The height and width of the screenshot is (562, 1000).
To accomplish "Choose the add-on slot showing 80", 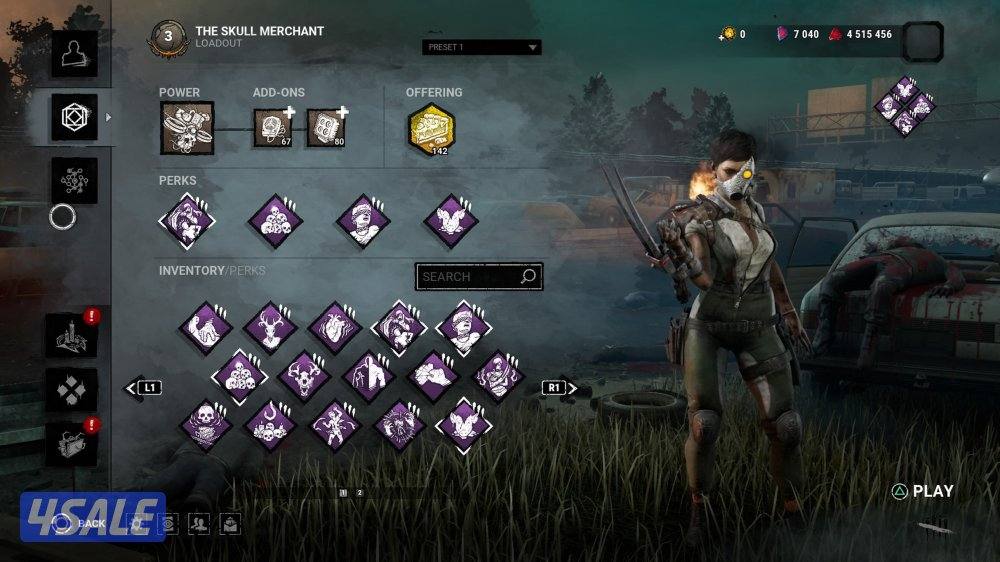I will pyautogui.click(x=325, y=128).
